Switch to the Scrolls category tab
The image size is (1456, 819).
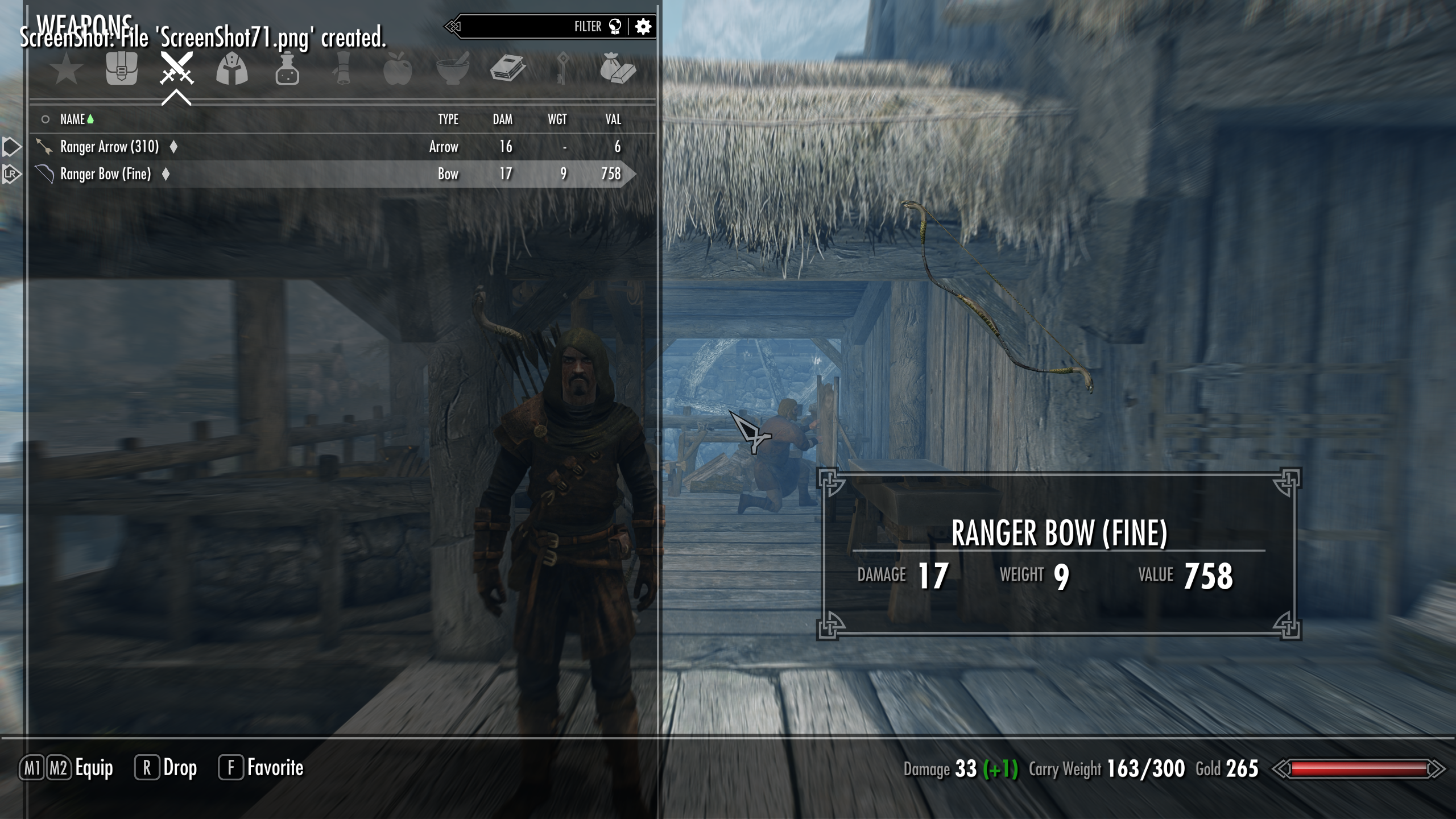click(341, 69)
